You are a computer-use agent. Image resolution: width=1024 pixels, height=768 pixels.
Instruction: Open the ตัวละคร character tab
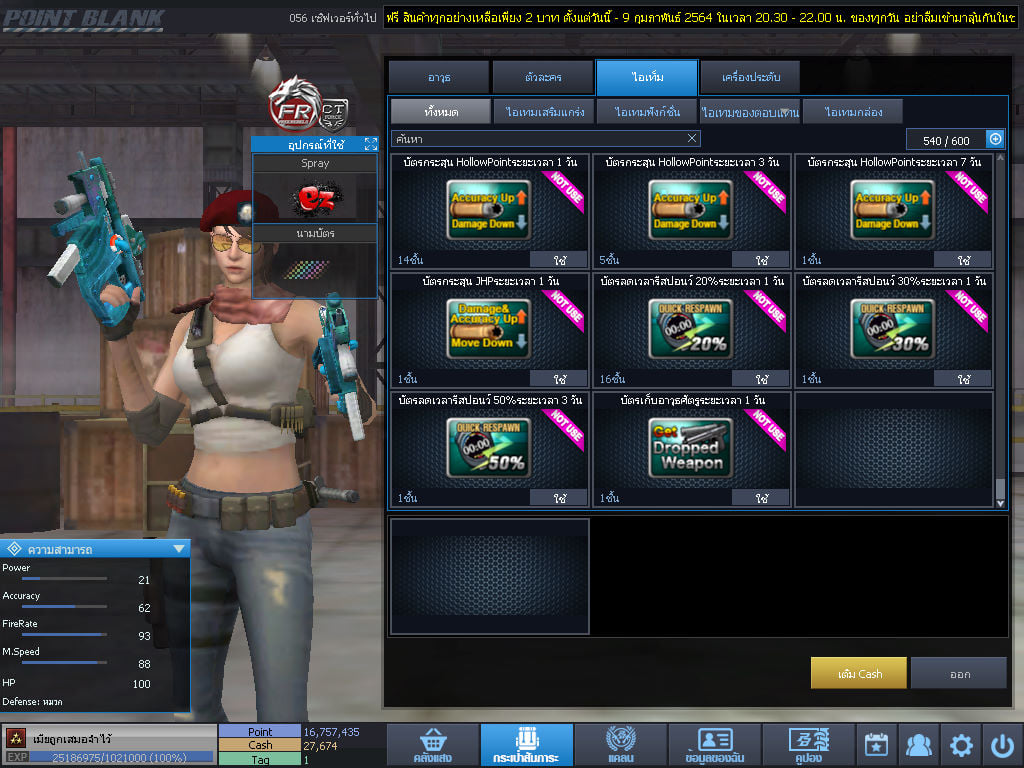tap(541, 77)
